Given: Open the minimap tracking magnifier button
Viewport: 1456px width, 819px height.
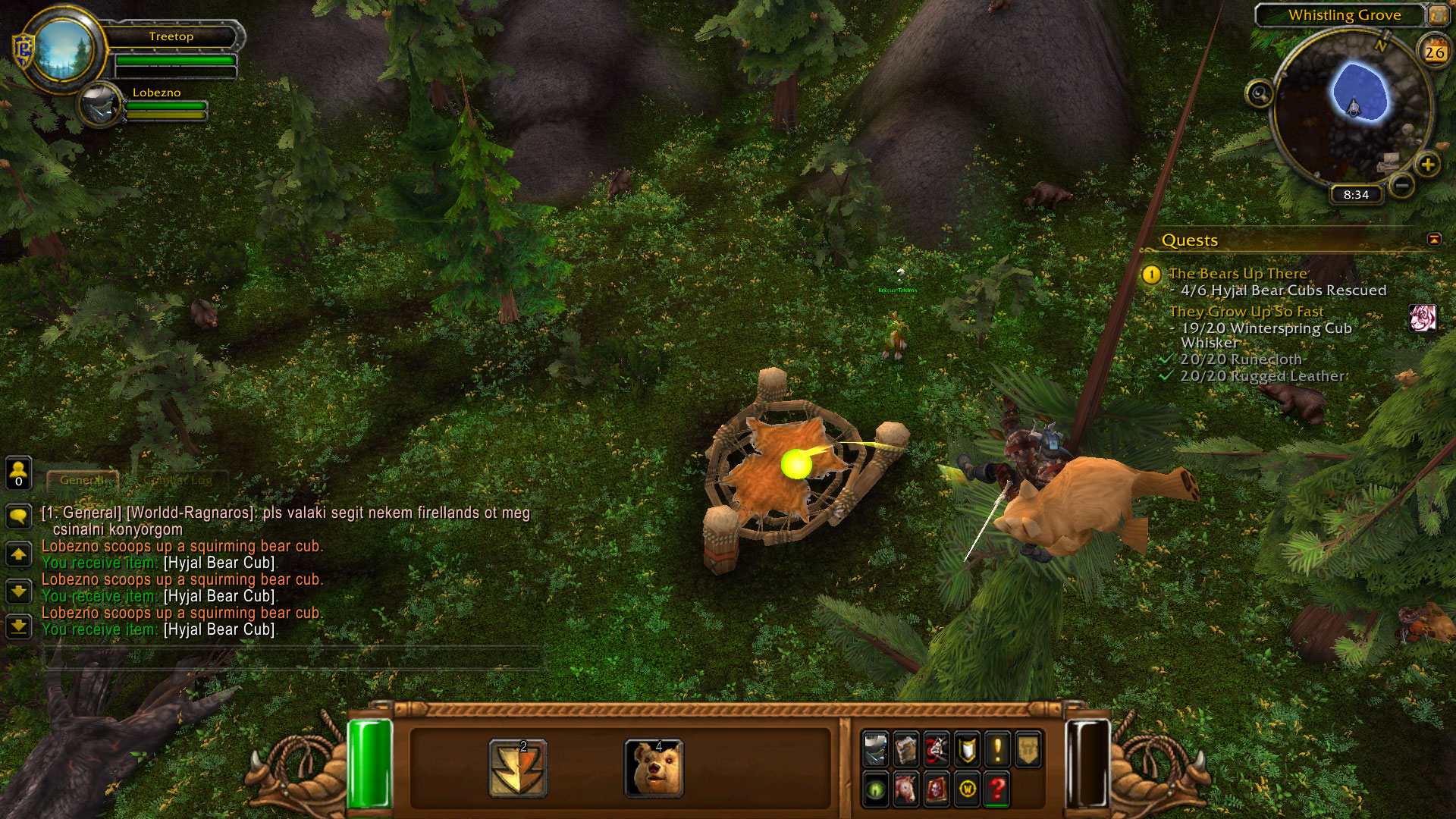Looking at the screenshot, I should pos(1260,94).
